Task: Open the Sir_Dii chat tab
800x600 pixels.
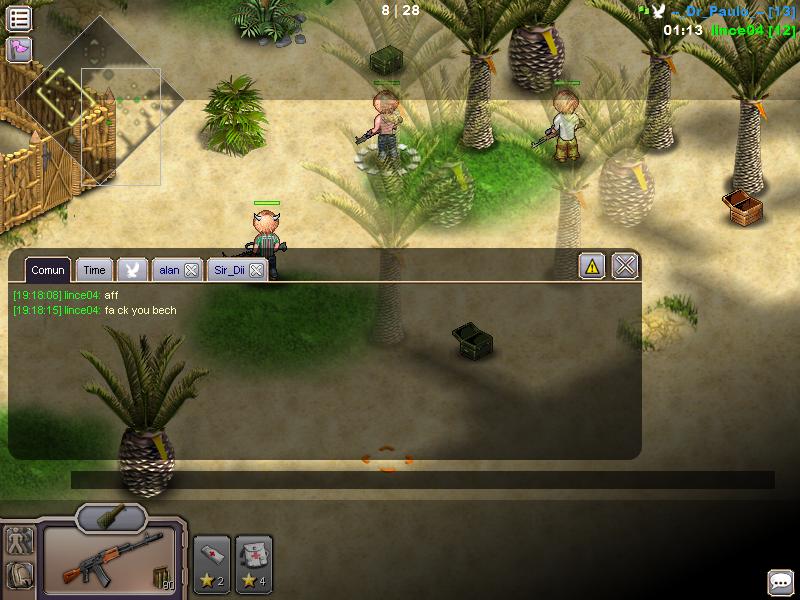Action: coord(229,270)
